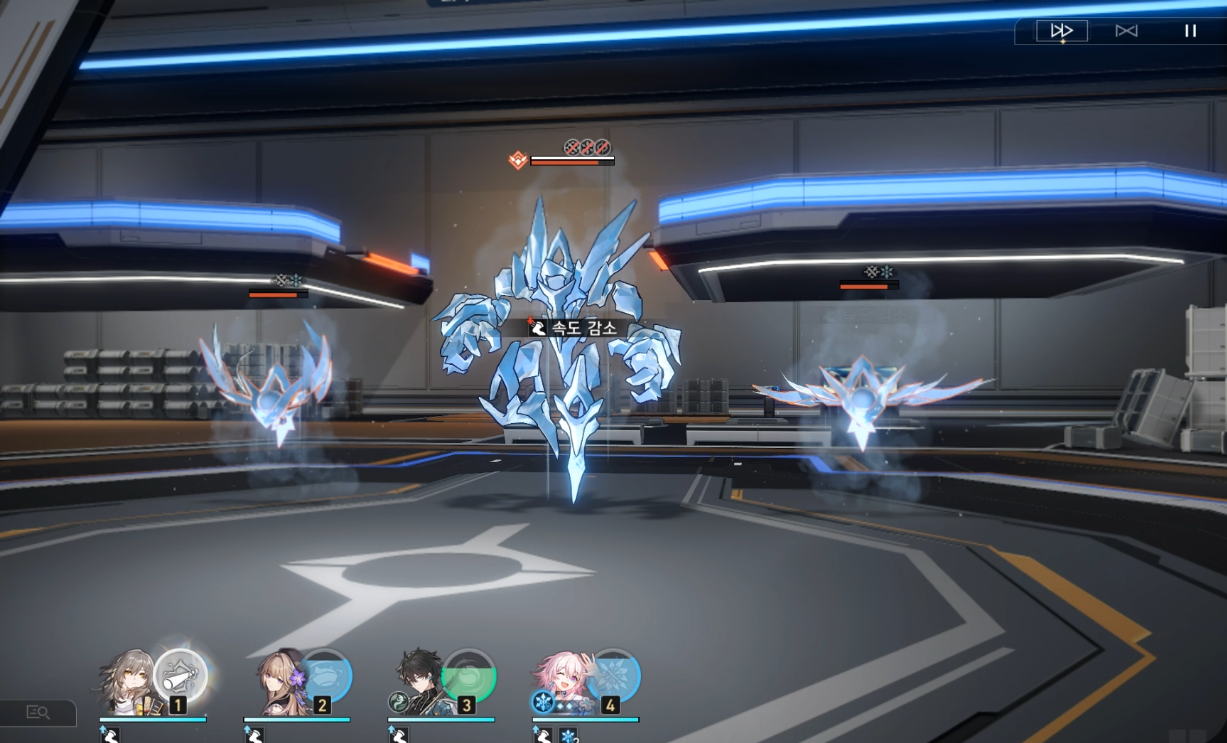The width and height of the screenshot is (1227, 743).
Task: Activate the green ultimate icon numbered 3
Action: (469, 676)
